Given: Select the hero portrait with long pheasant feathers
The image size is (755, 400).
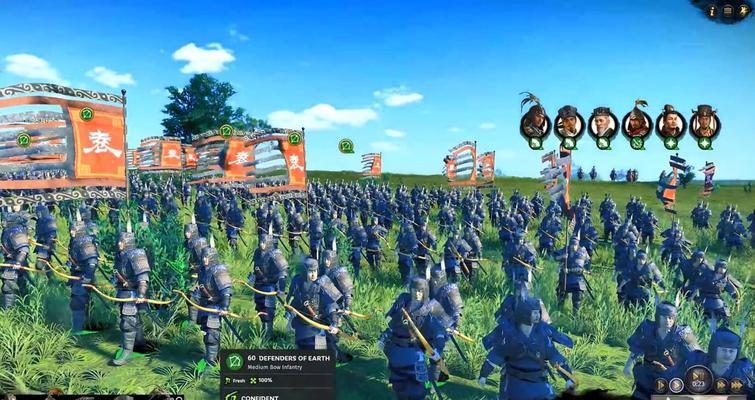Looking at the screenshot, I should [x=535, y=121].
